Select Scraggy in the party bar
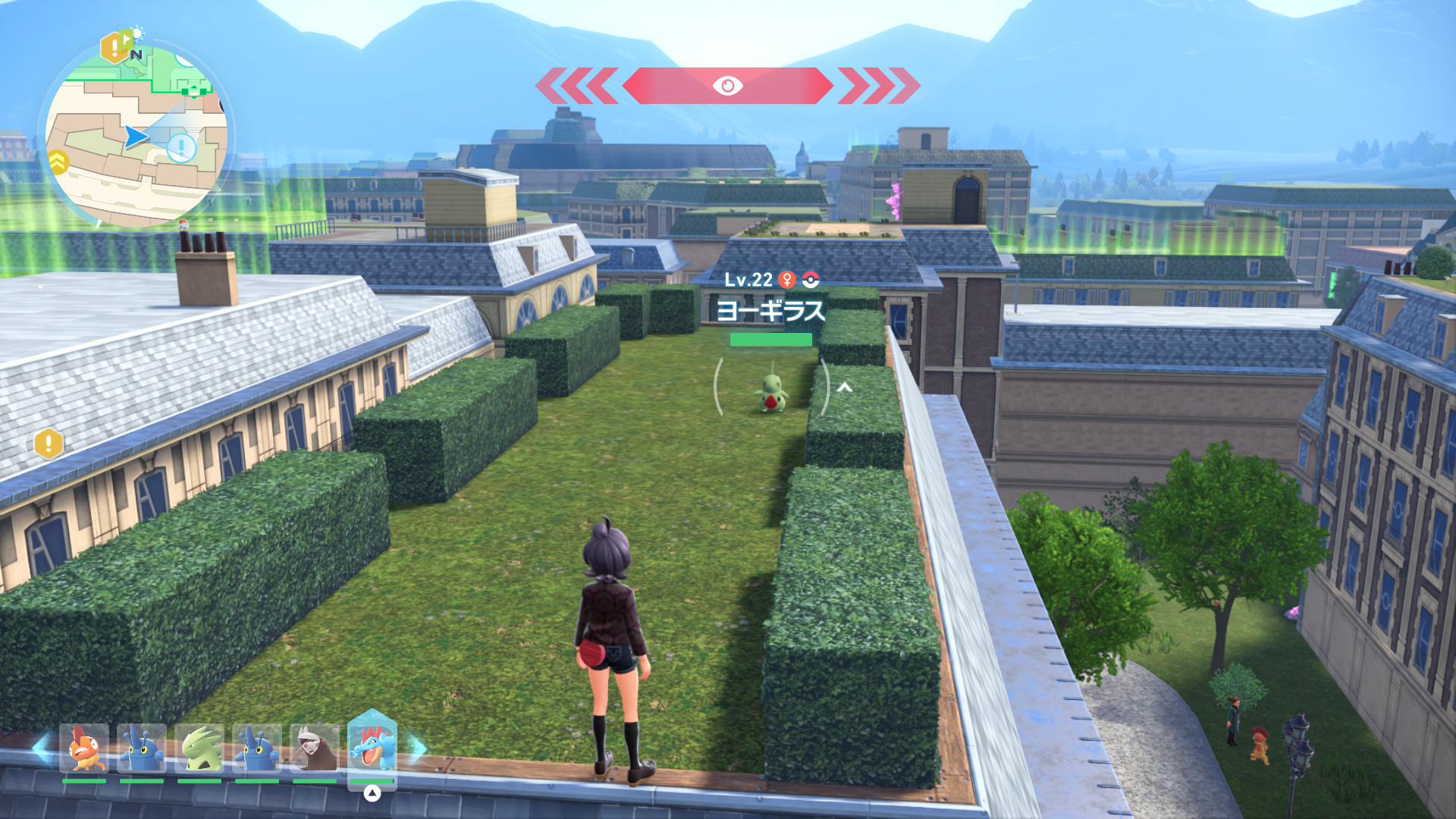This screenshot has height=819, width=1456. coord(83,748)
